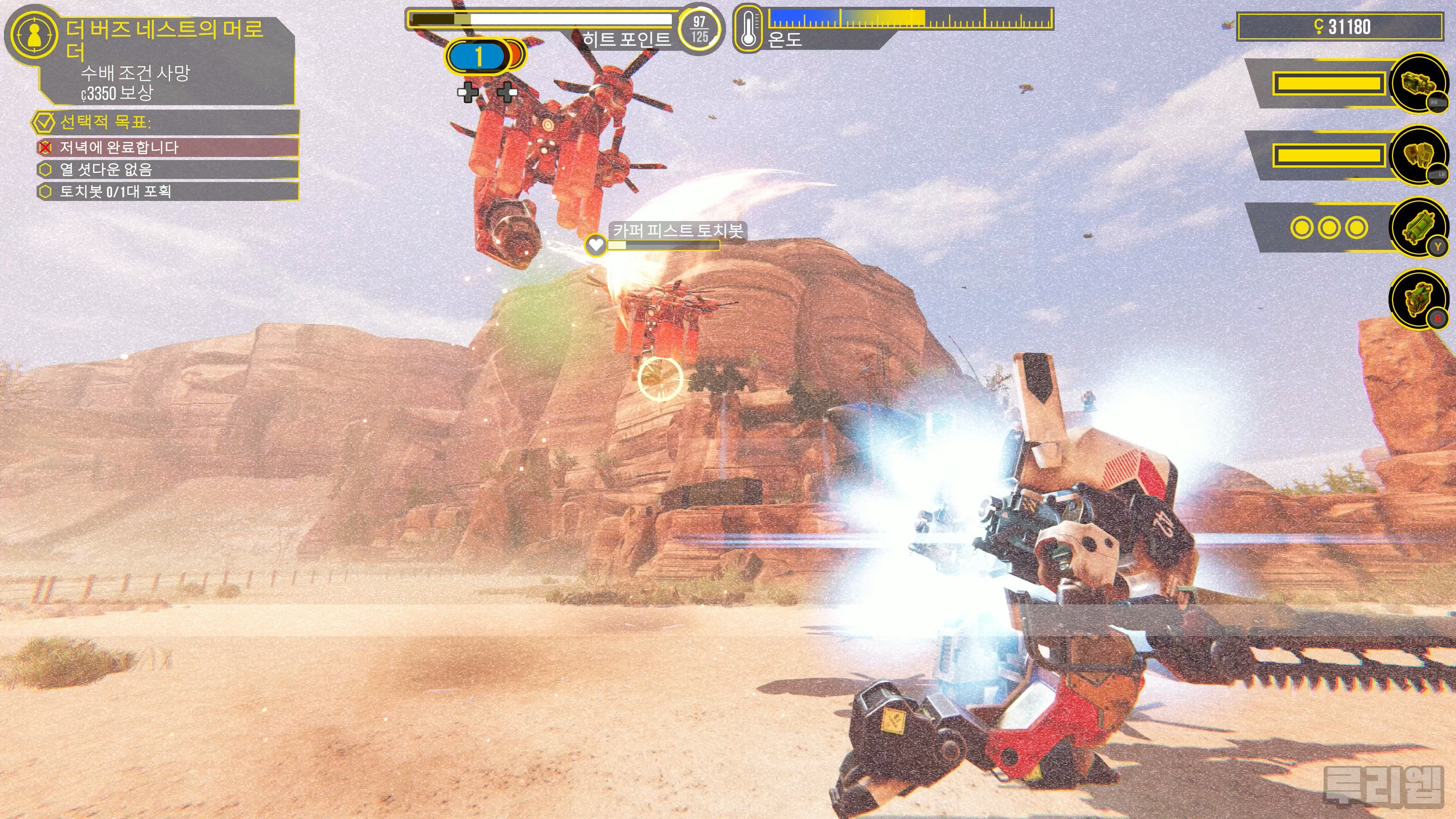Activate the green canister ability icon

coord(1418,228)
